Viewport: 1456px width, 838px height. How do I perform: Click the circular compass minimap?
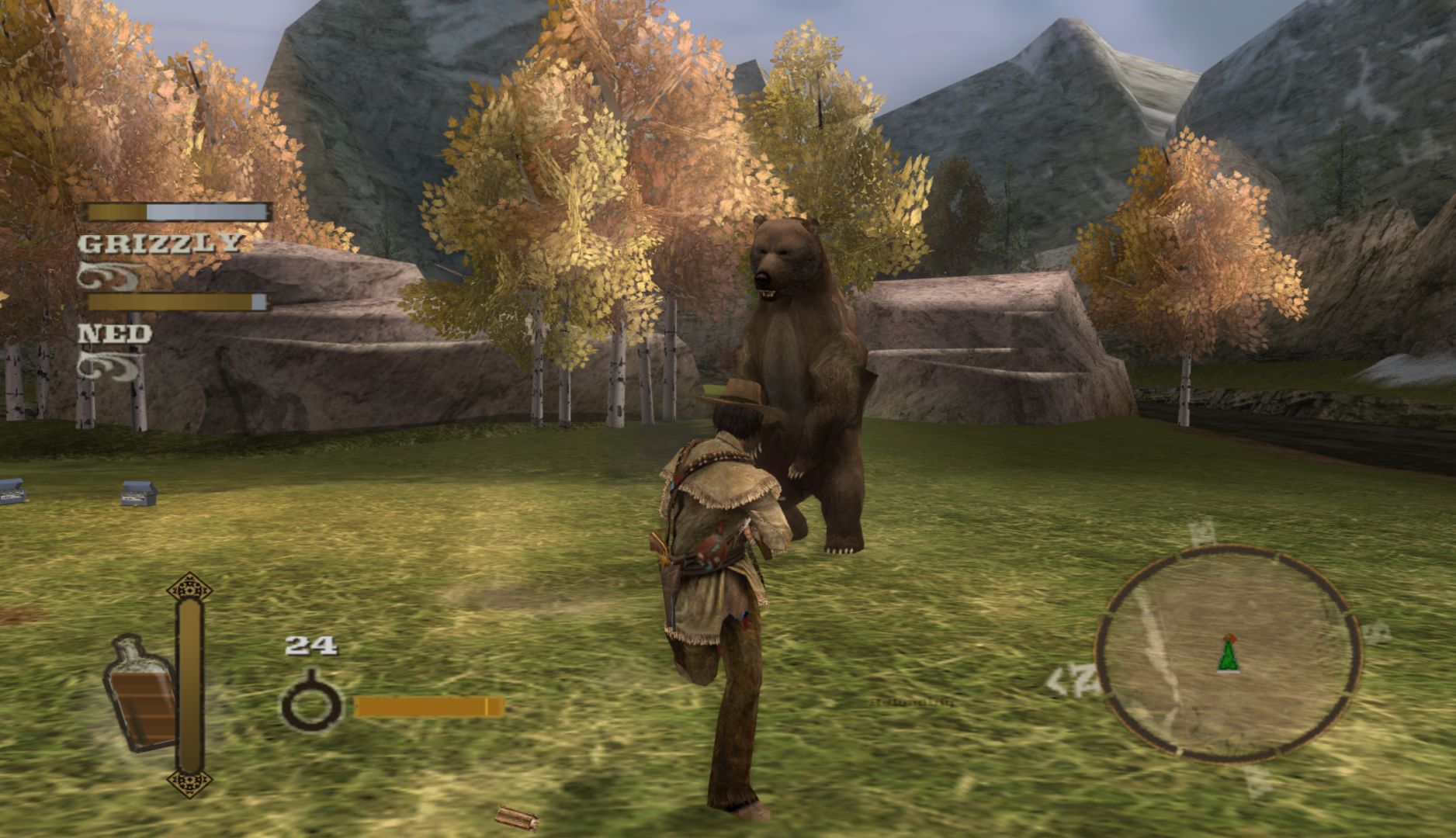1227,653
